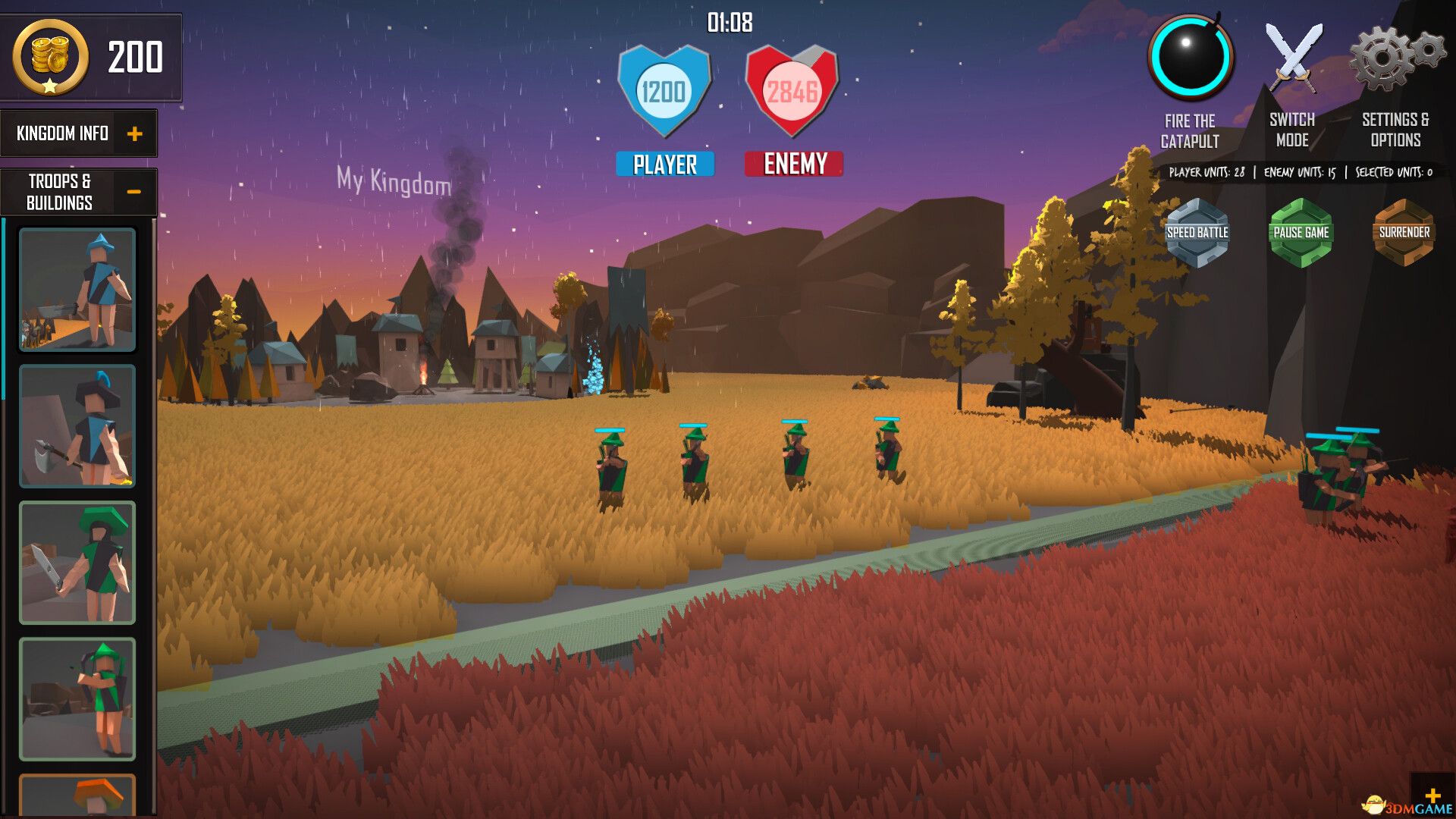Click the match timer showing 01:08
Viewport: 1456px width, 819px height.
[x=728, y=23]
